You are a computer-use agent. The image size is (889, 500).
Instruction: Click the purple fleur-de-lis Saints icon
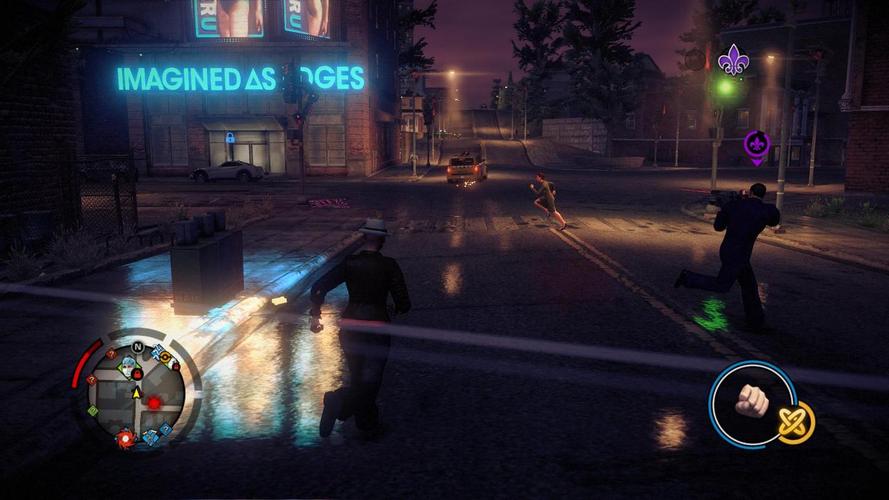pyautogui.click(x=731, y=58)
